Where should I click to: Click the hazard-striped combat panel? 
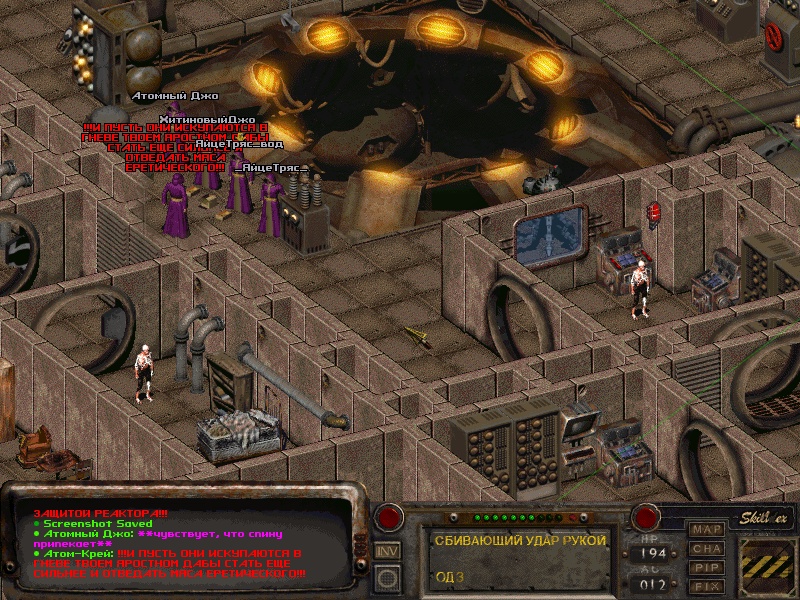(x=767, y=565)
